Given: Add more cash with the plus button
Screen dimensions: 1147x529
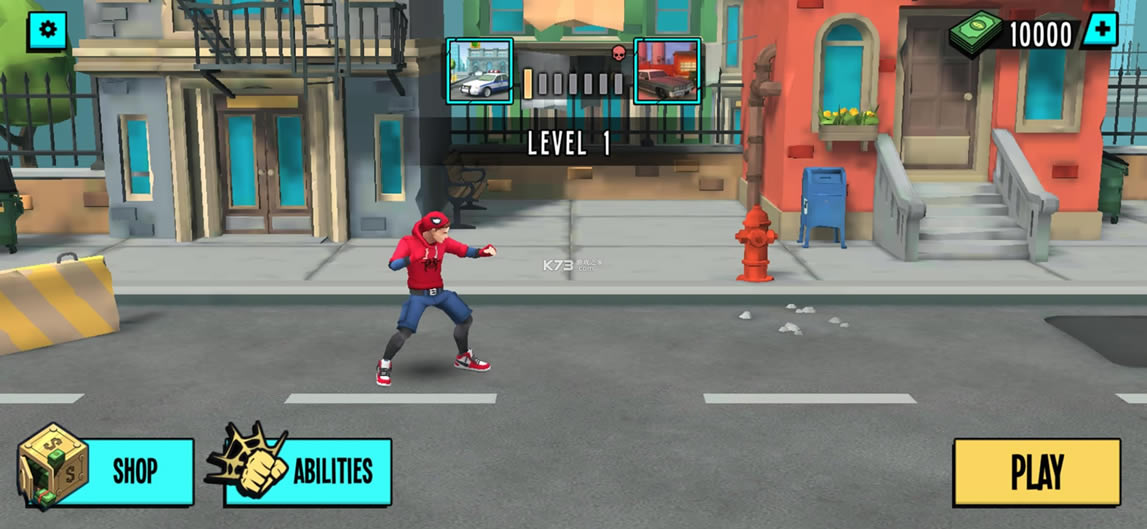Looking at the screenshot, I should [x=1102, y=31].
